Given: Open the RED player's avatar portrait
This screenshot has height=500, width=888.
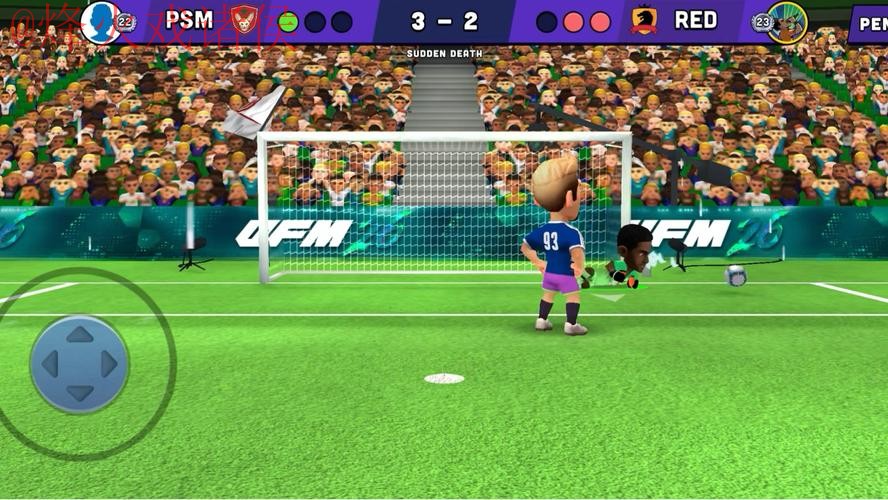Looking at the screenshot, I should tap(788, 21).
